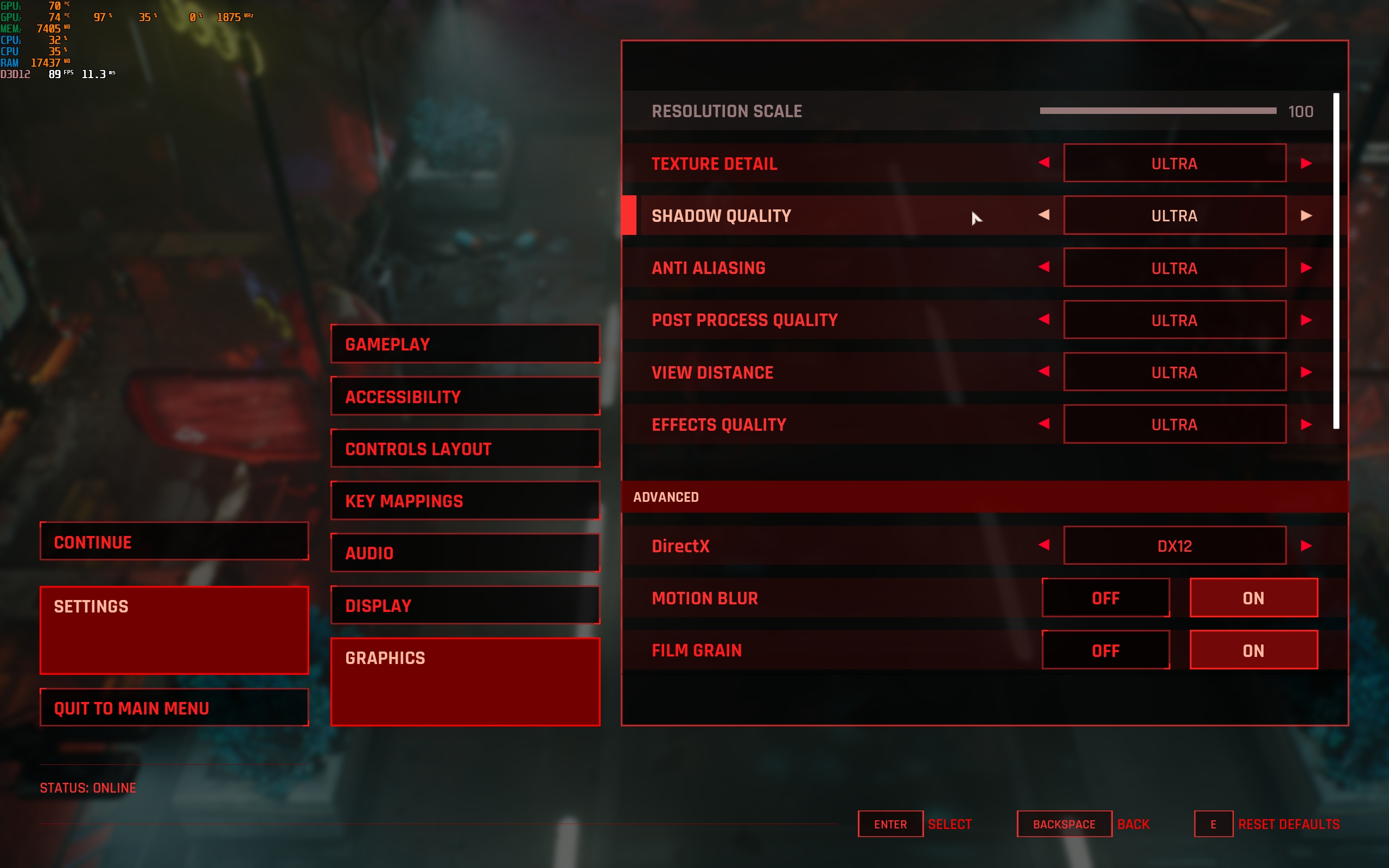Open the Gameplay settings section
Viewport: 1389px width, 868px height.
[465, 344]
